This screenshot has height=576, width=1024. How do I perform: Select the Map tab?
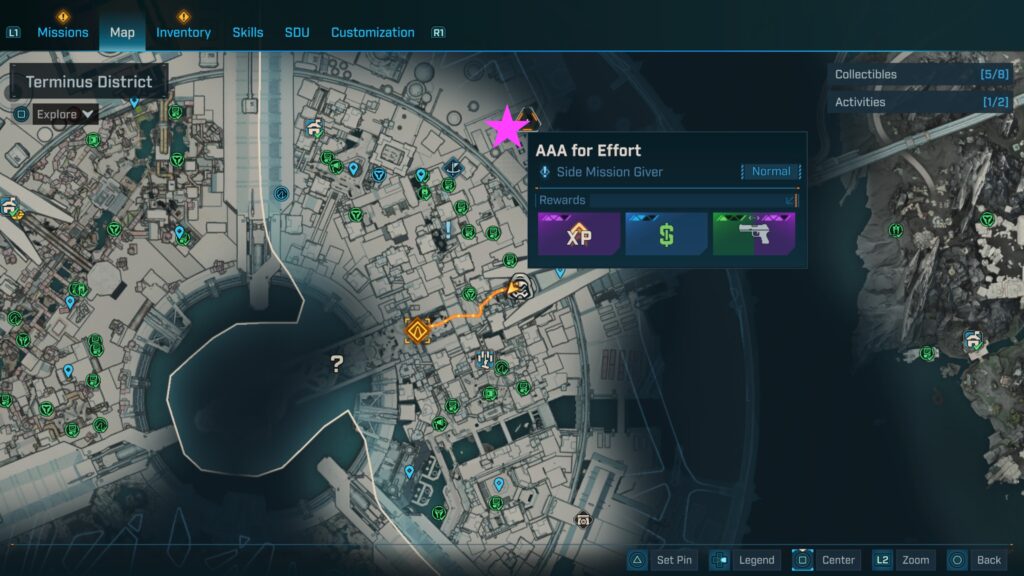(122, 32)
